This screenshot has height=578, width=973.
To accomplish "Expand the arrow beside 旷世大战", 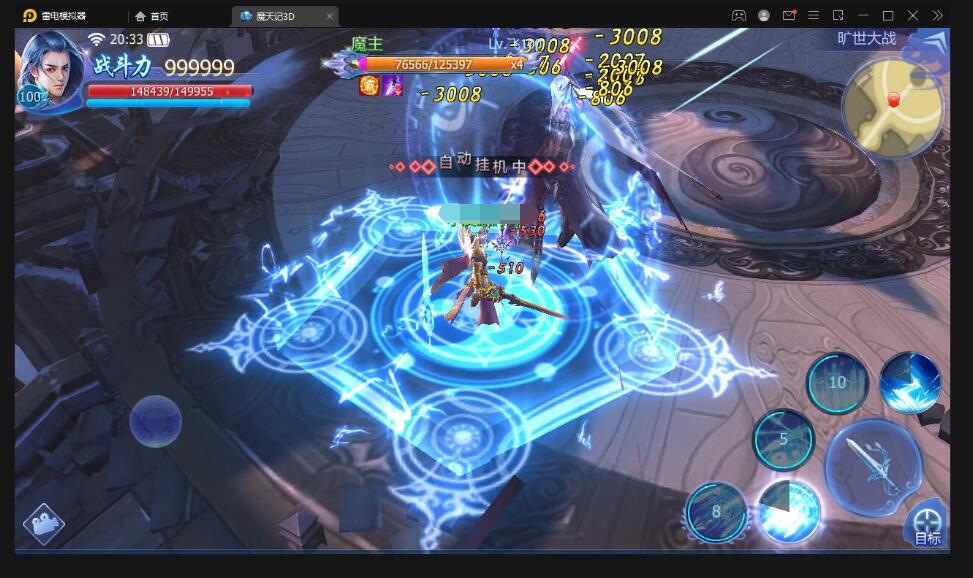I will (932, 42).
